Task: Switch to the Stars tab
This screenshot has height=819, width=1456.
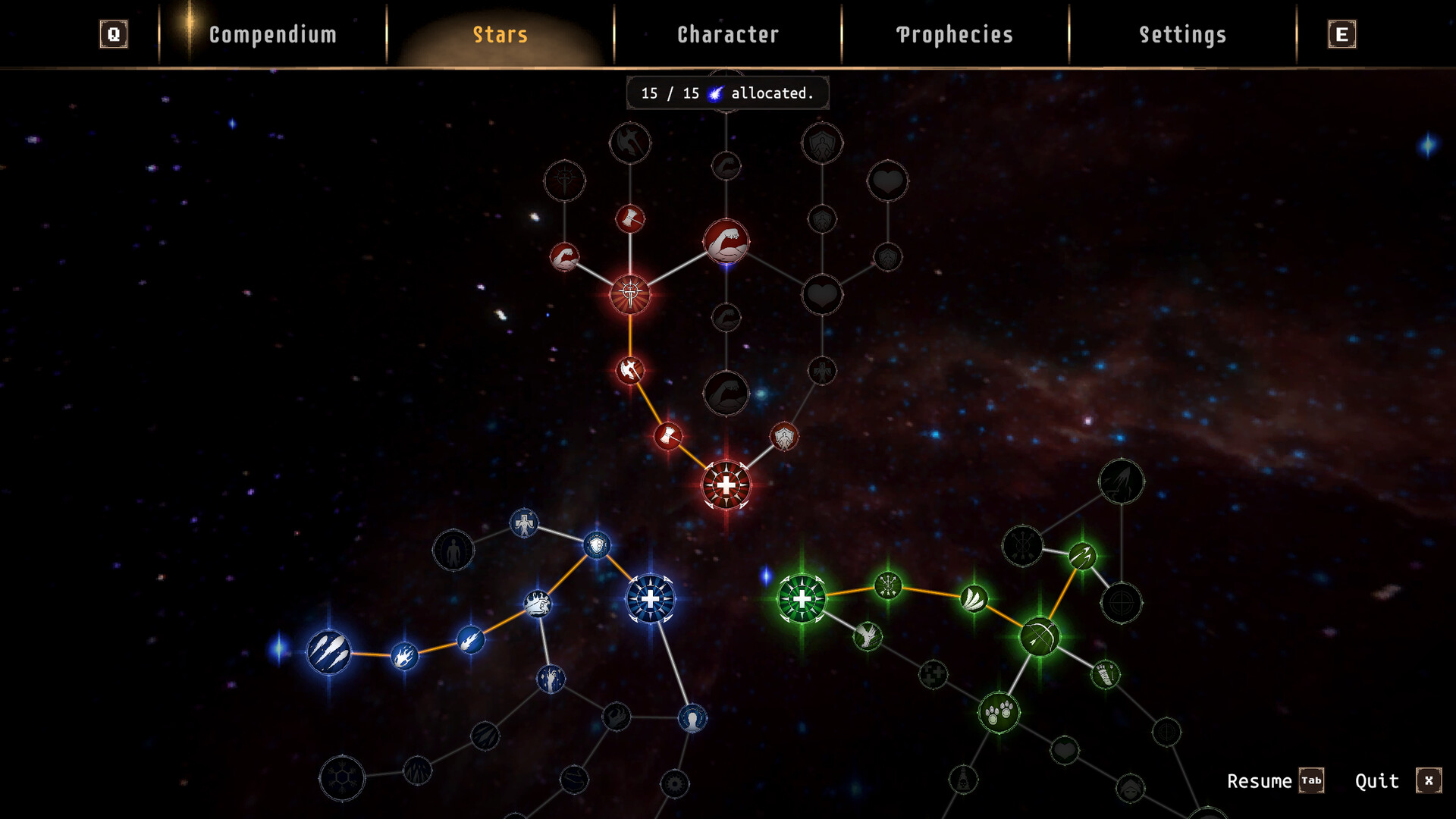Action: [500, 35]
